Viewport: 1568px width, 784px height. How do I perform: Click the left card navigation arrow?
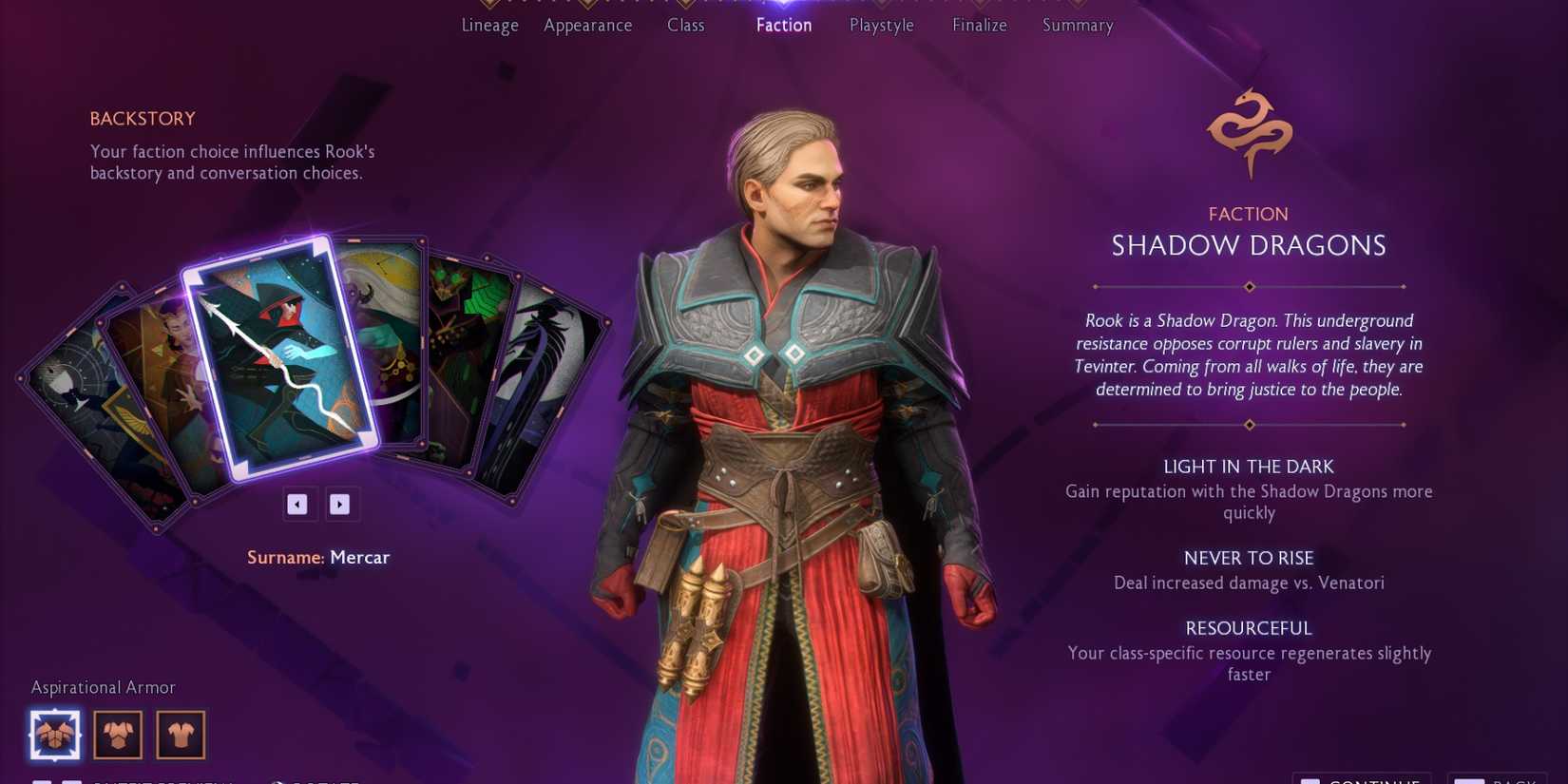coord(299,504)
